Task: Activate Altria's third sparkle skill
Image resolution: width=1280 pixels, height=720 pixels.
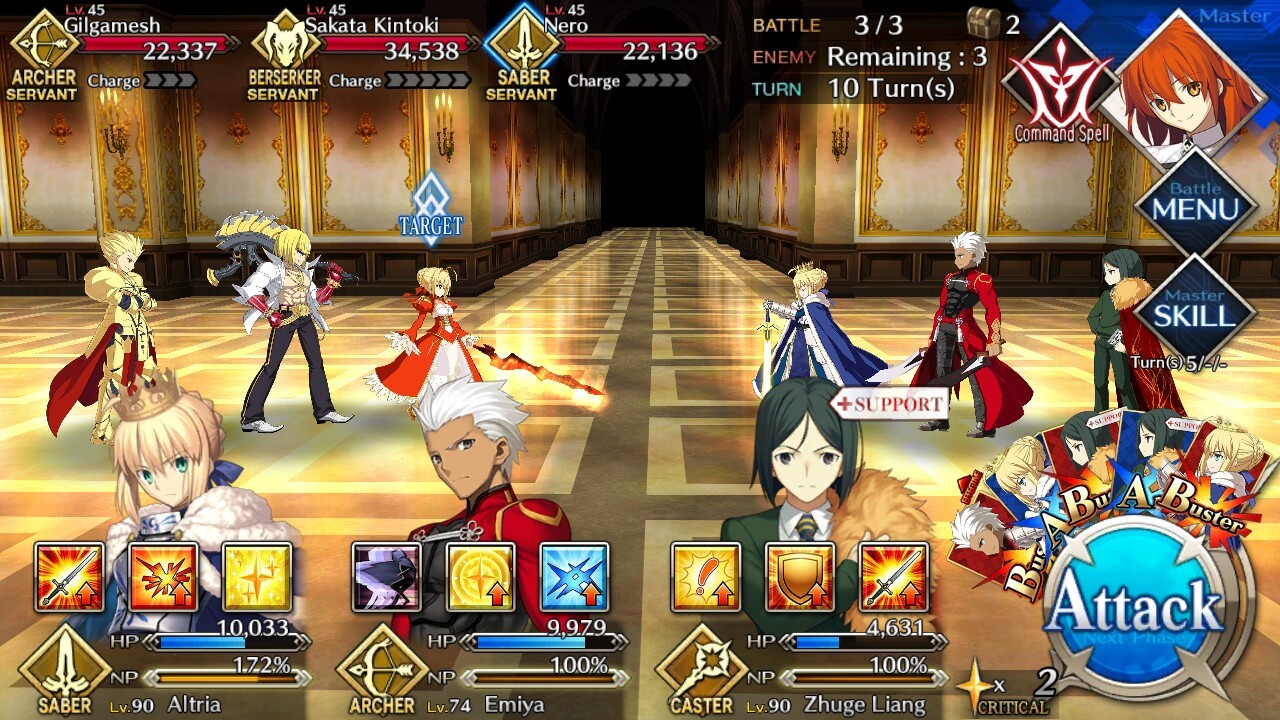Action: pos(256,577)
